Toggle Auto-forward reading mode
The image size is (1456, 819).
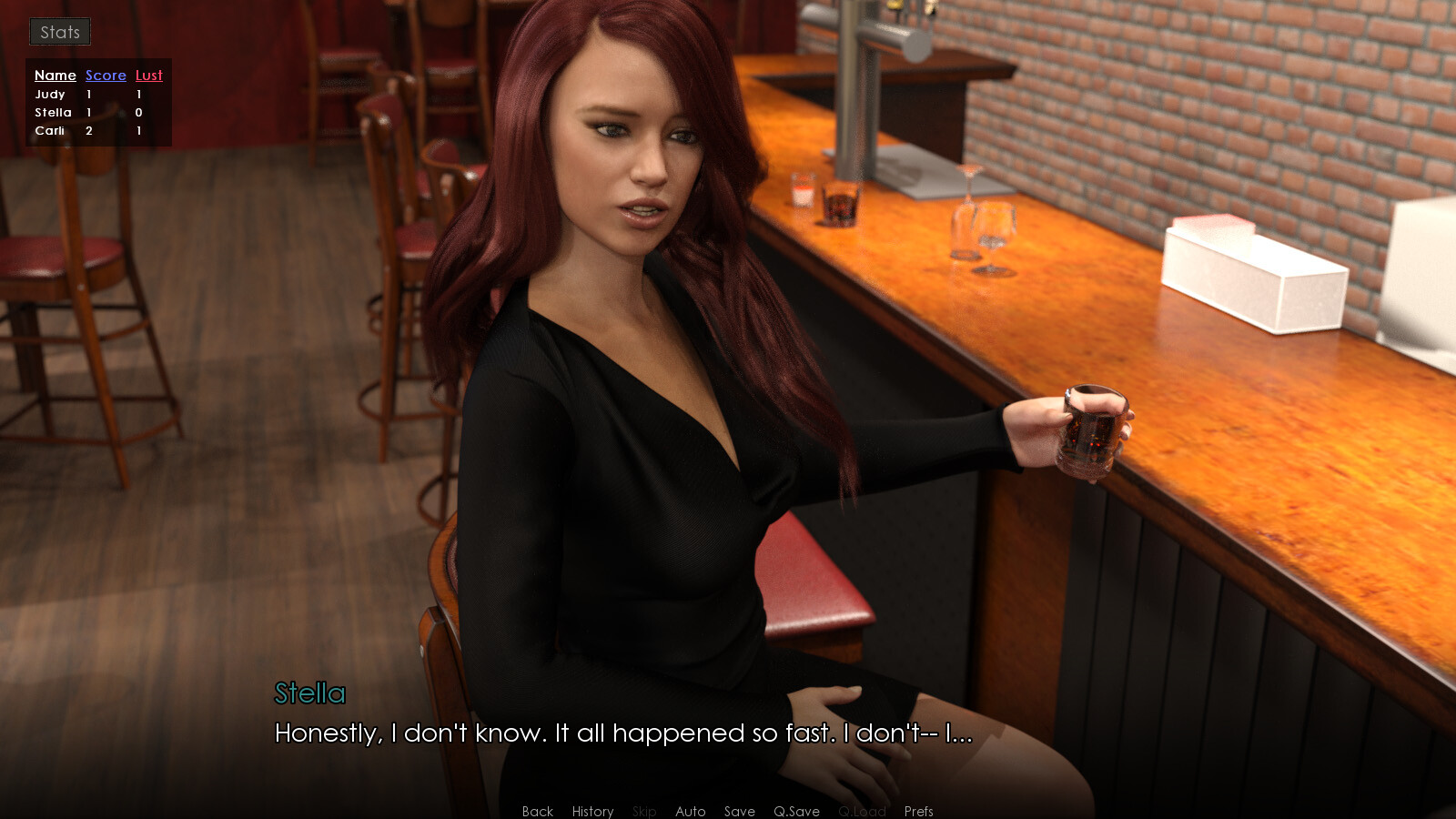click(691, 811)
